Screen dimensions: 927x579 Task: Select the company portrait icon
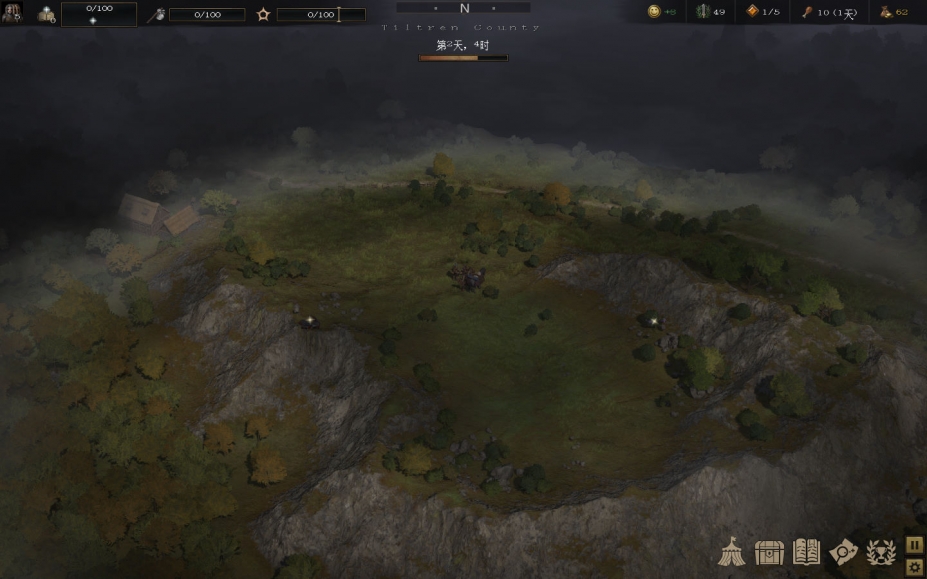coord(11,13)
